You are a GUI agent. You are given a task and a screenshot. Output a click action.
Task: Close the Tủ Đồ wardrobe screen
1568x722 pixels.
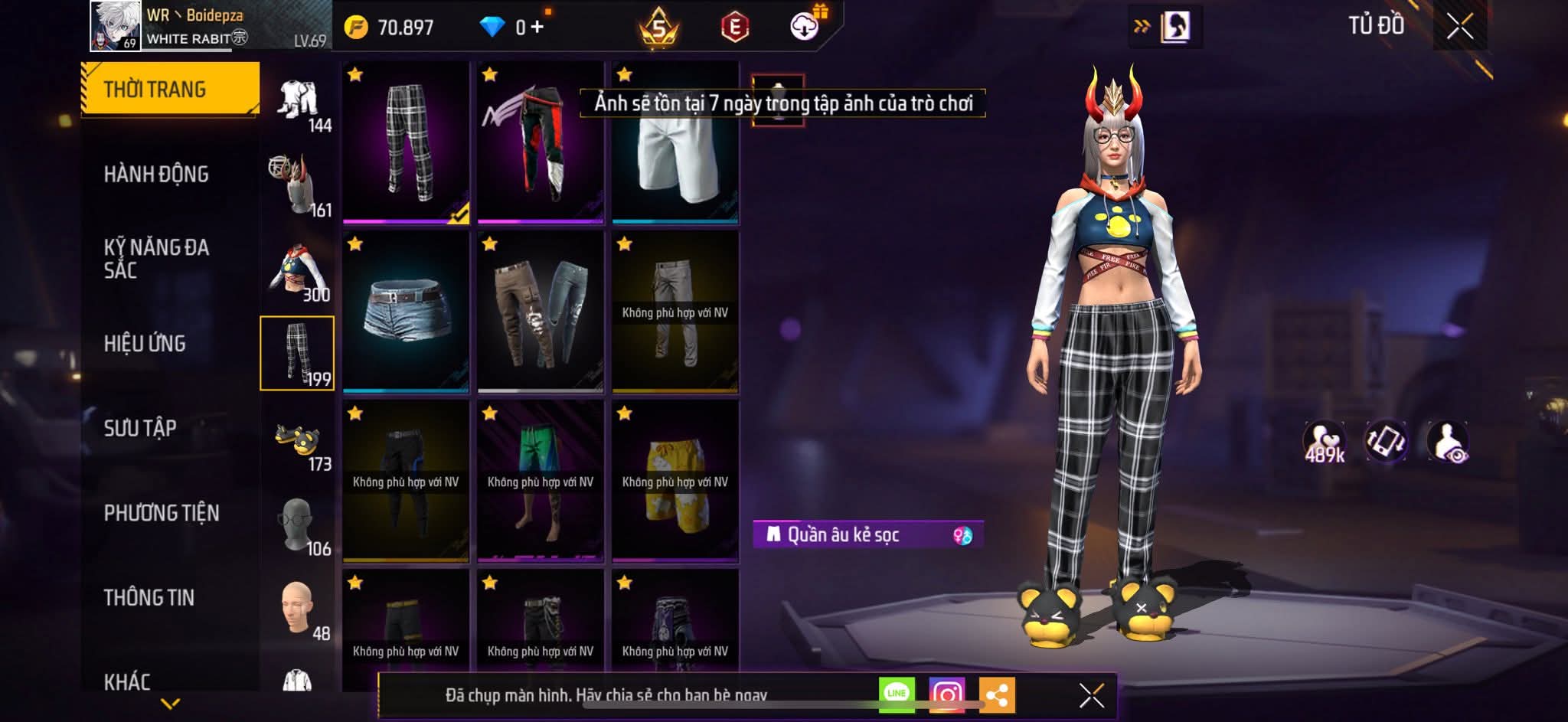tap(1459, 27)
